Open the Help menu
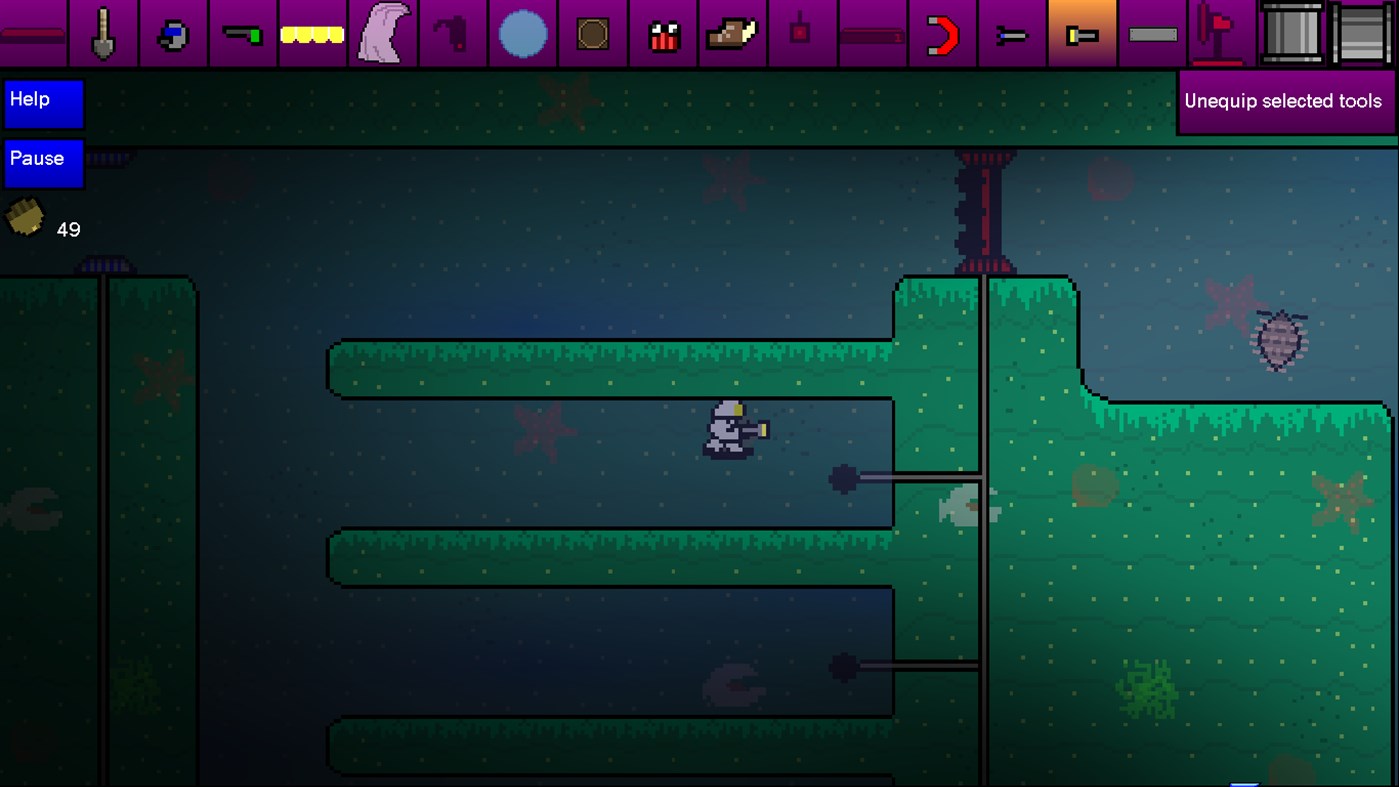 pyautogui.click(x=43, y=103)
